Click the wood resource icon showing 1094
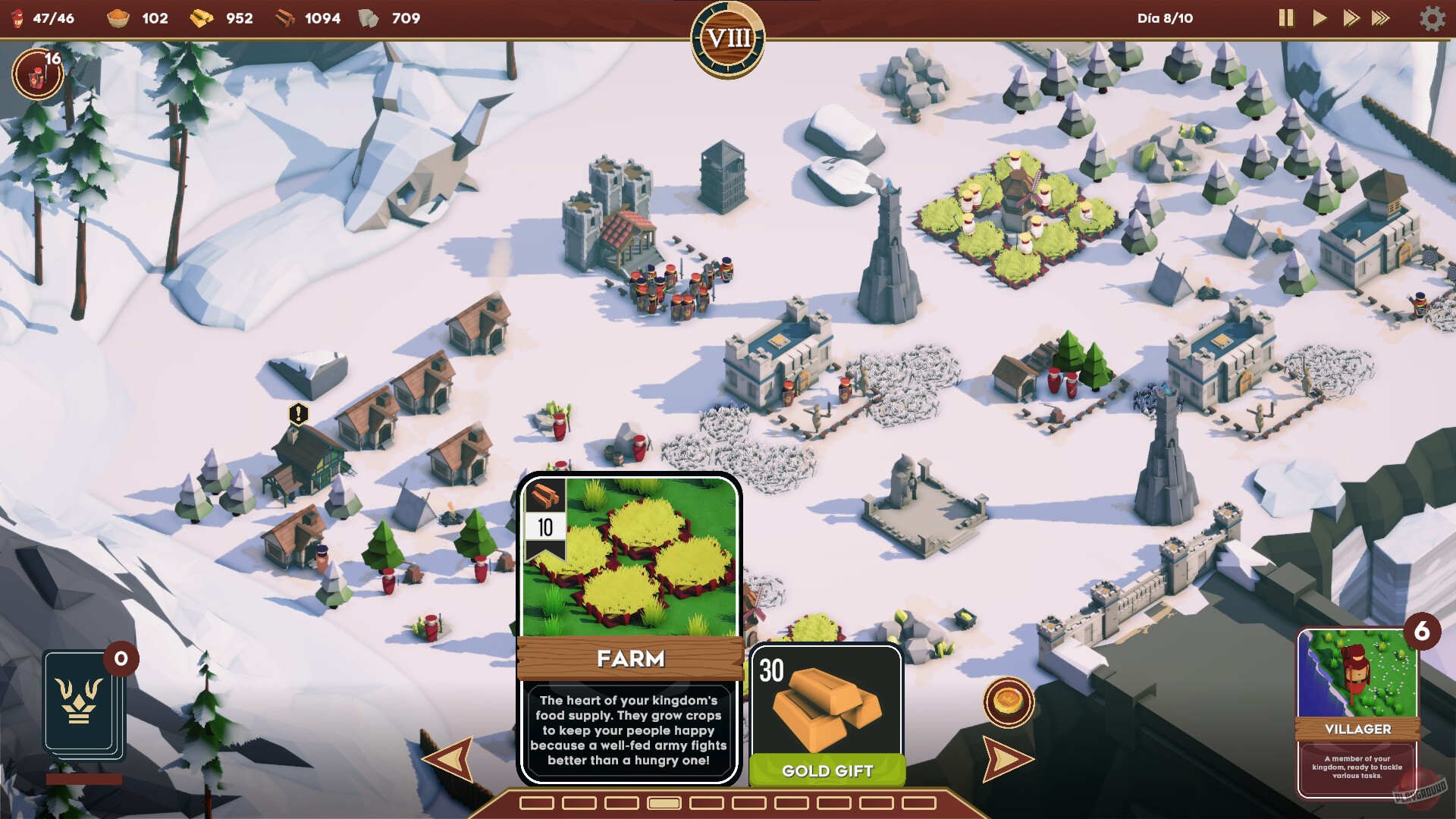Viewport: 1456px width, 819px height. [287, 18]
